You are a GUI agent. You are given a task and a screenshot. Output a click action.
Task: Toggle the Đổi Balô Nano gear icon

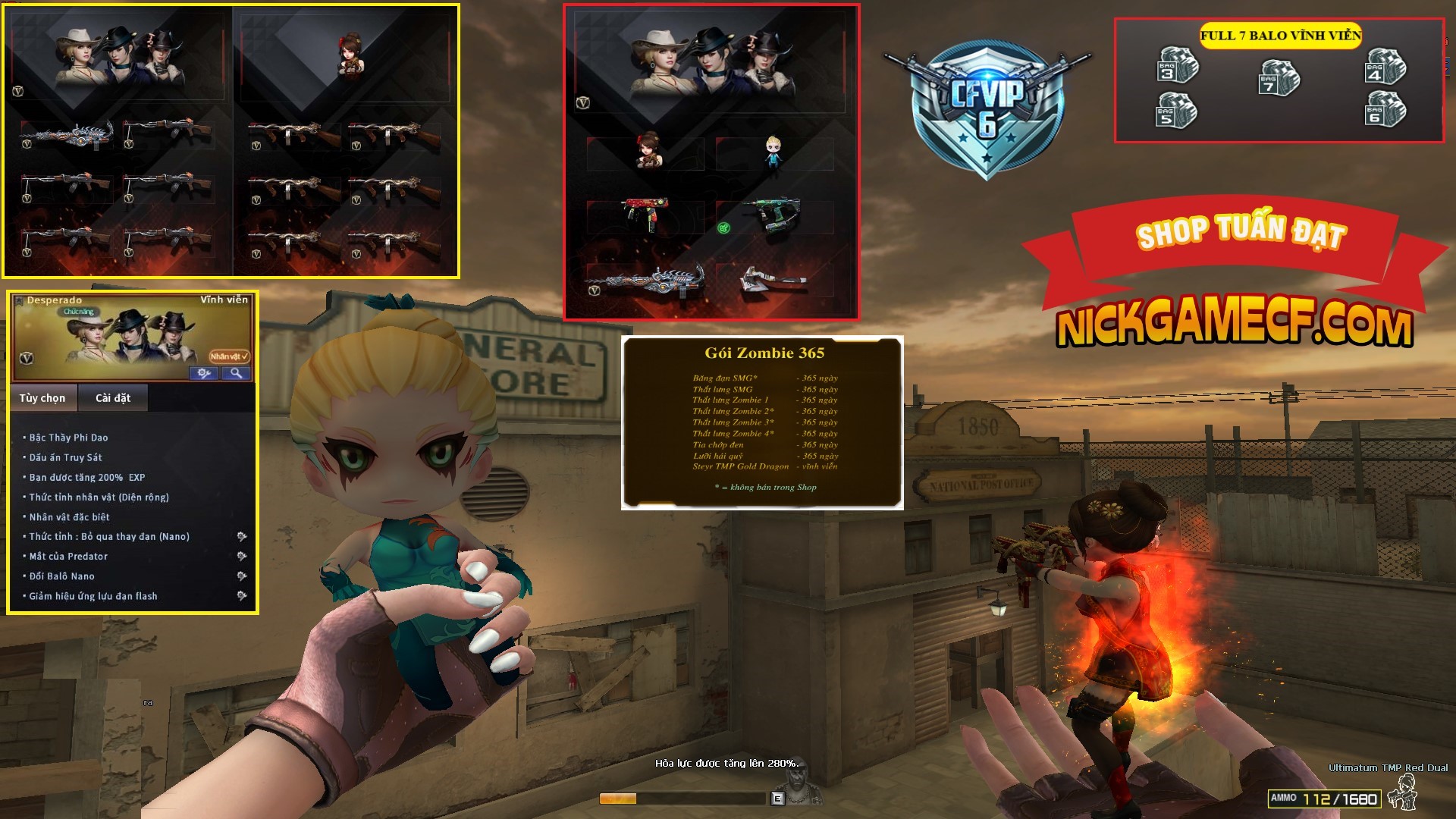tap(241, 576)
